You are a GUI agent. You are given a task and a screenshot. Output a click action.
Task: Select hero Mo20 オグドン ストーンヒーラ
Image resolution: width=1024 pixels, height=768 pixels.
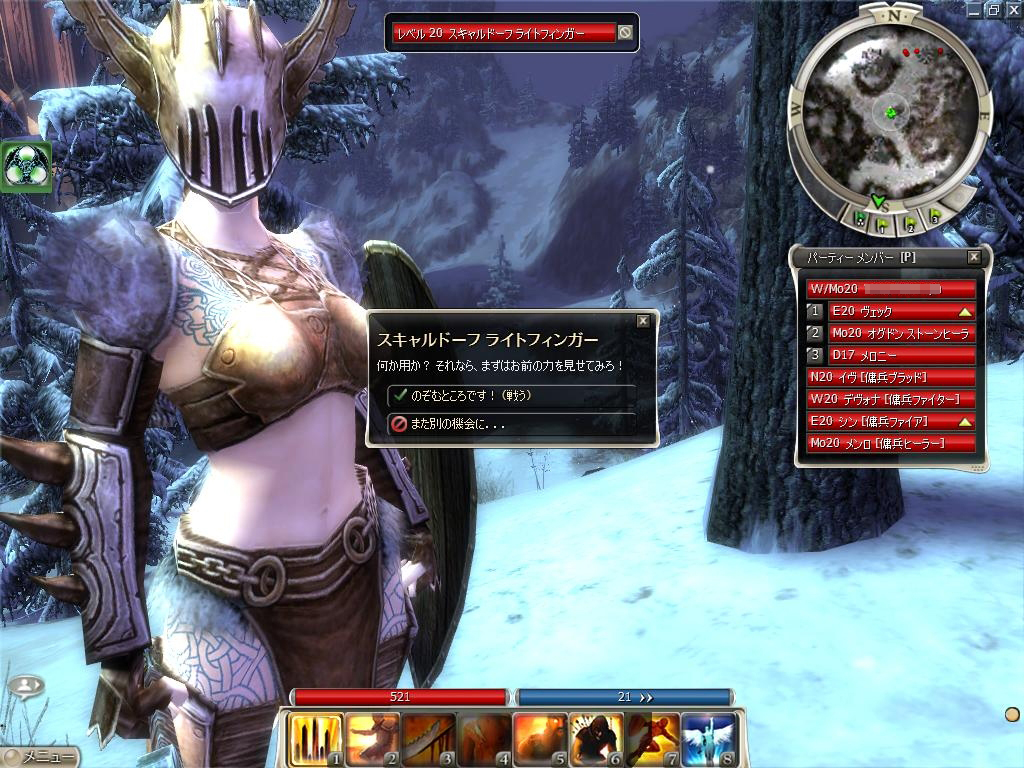point(900,333)
